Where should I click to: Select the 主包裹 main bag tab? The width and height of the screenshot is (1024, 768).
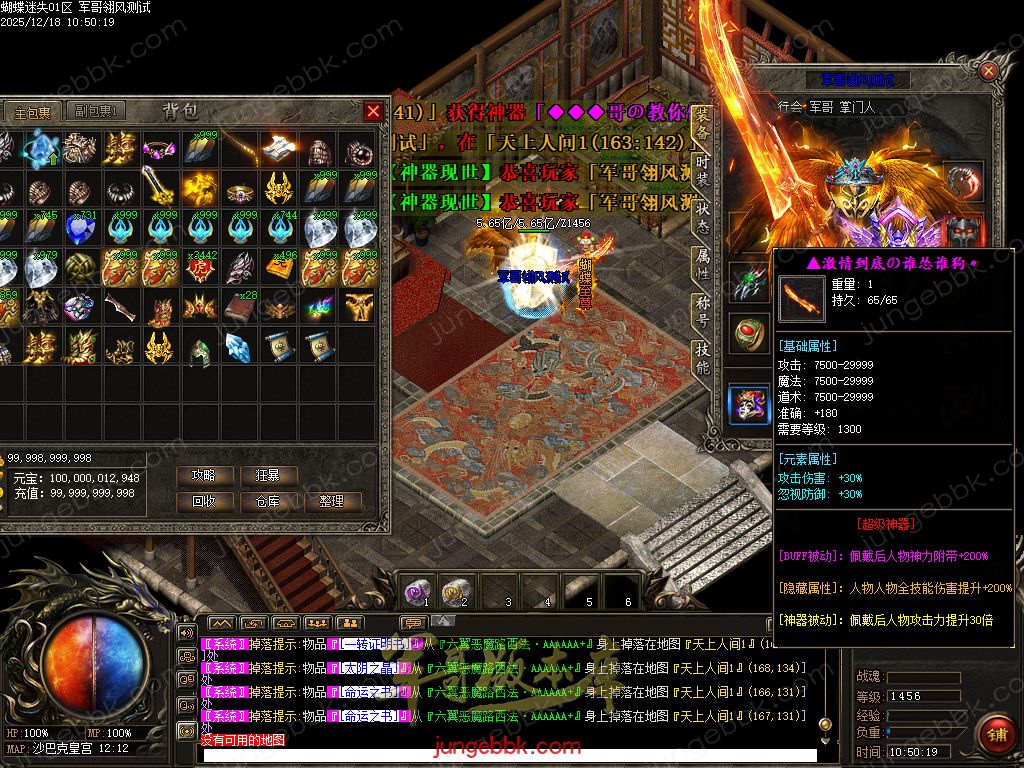pos(33,111)
